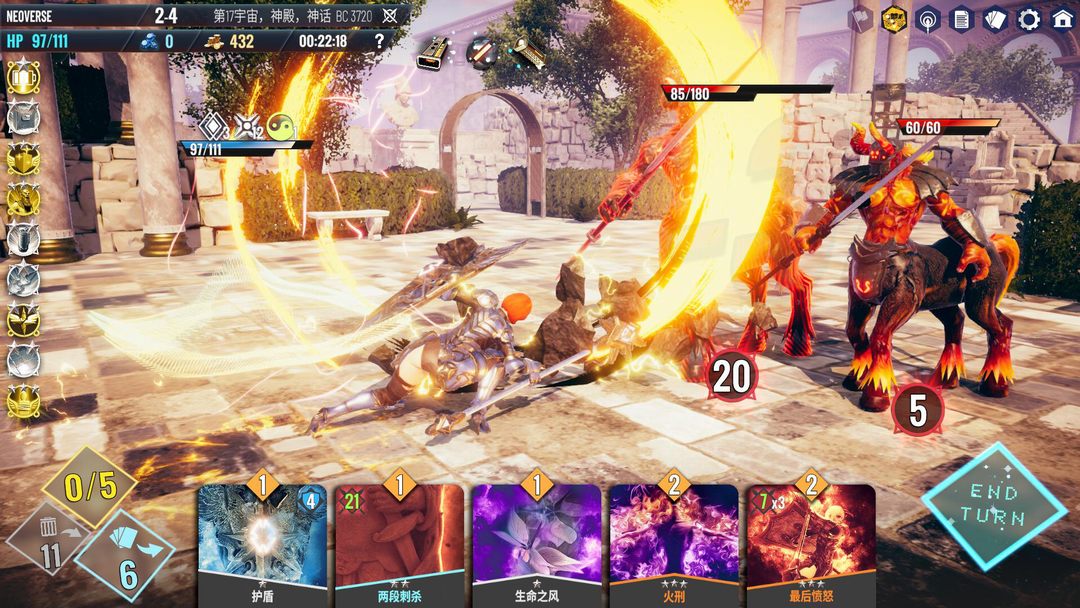
Task: Open the settings gear menu
Action: (1028, 19)
